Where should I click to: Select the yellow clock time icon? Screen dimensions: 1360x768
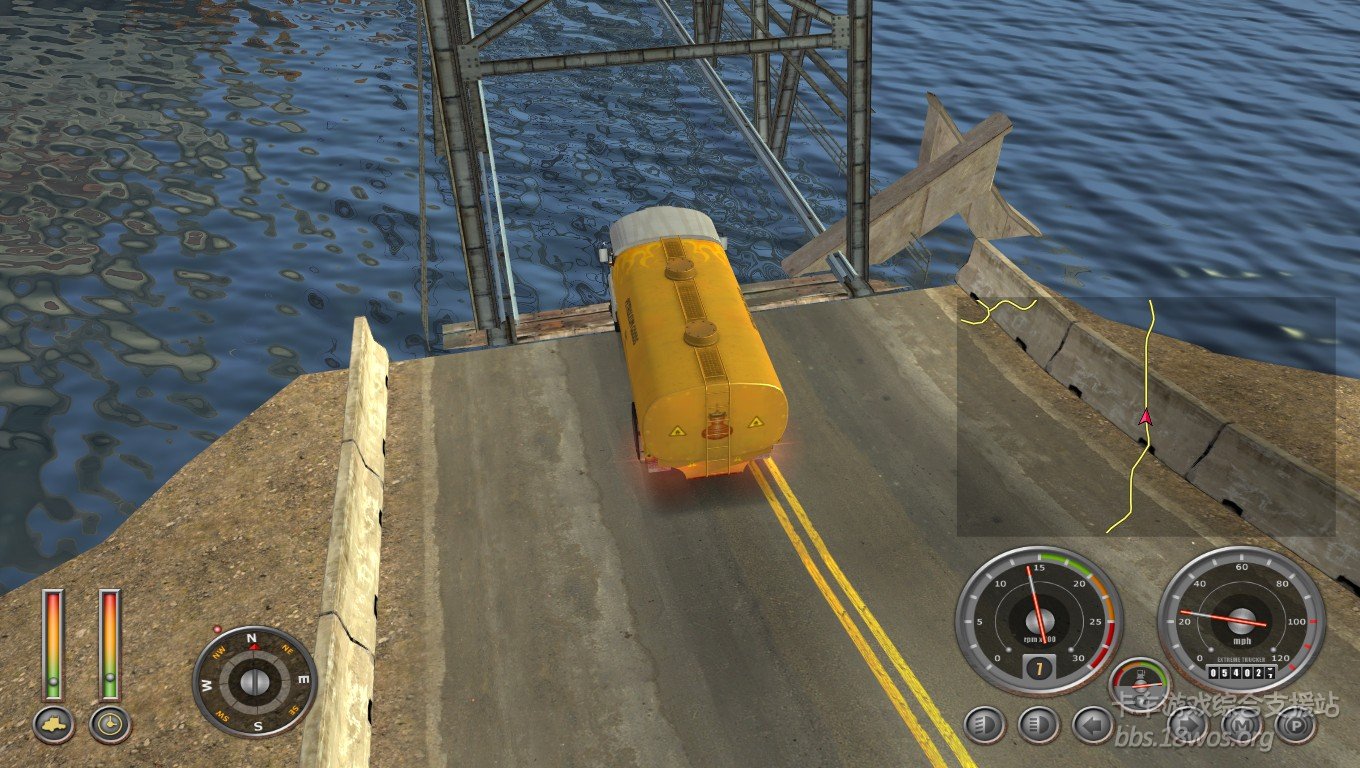[109, 724]
